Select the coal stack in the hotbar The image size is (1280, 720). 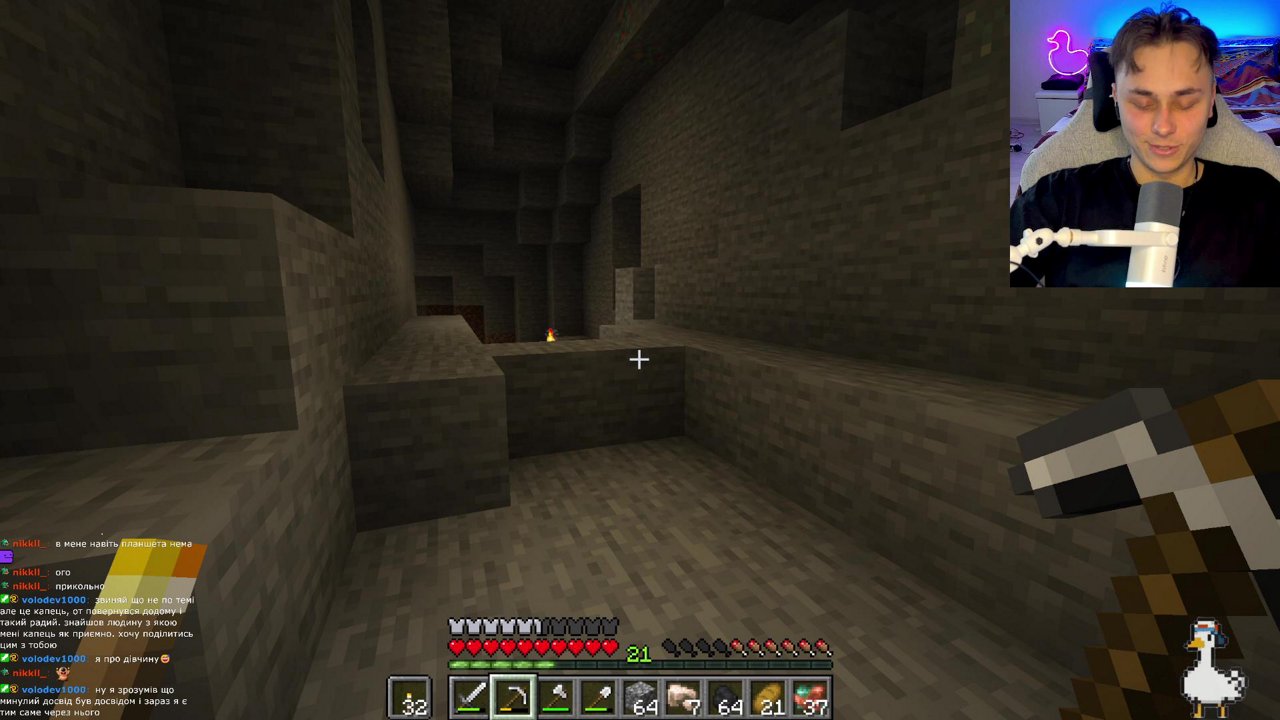point(729,696)
